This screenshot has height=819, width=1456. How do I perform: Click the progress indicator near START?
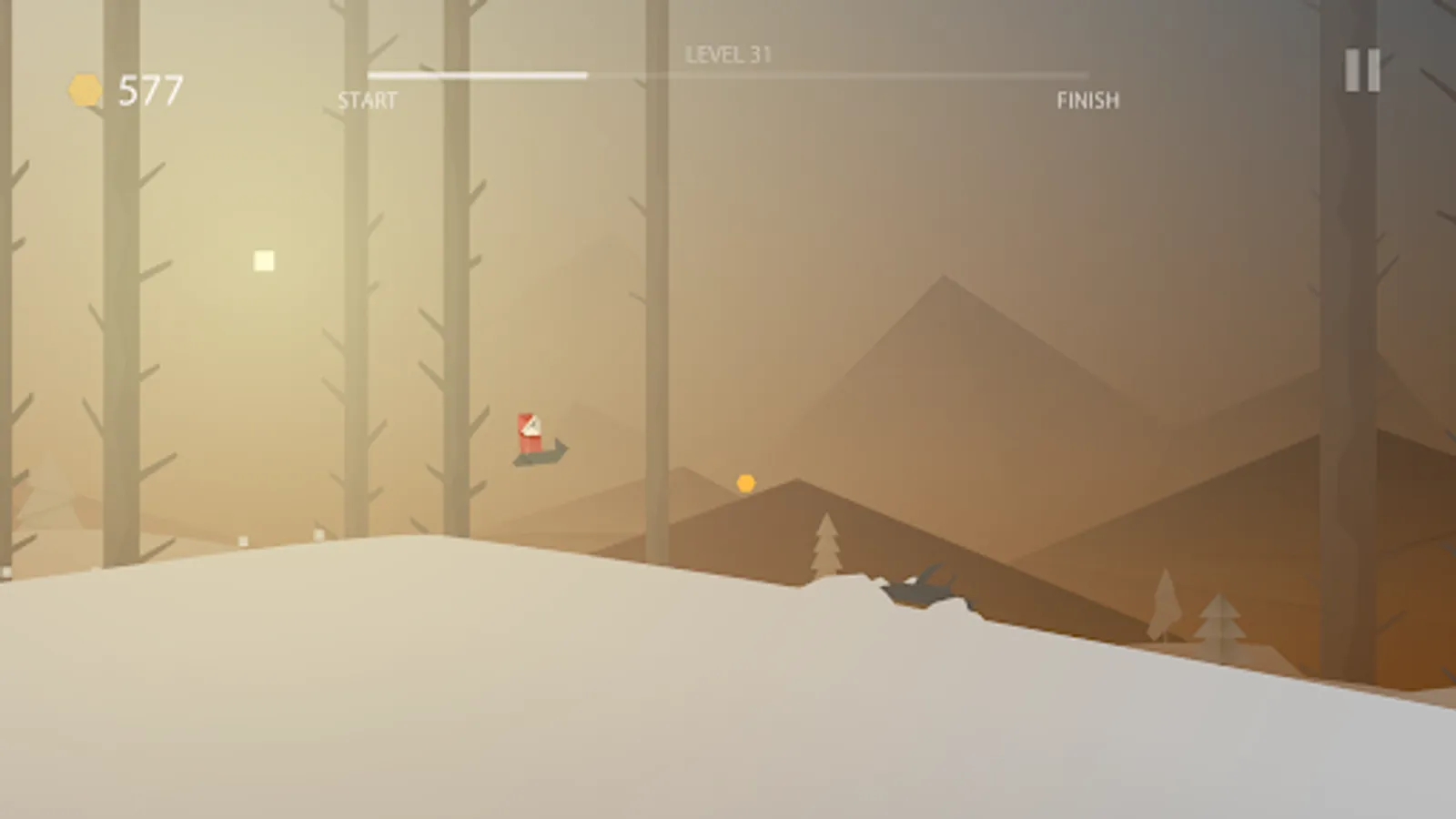coord(391,75)
